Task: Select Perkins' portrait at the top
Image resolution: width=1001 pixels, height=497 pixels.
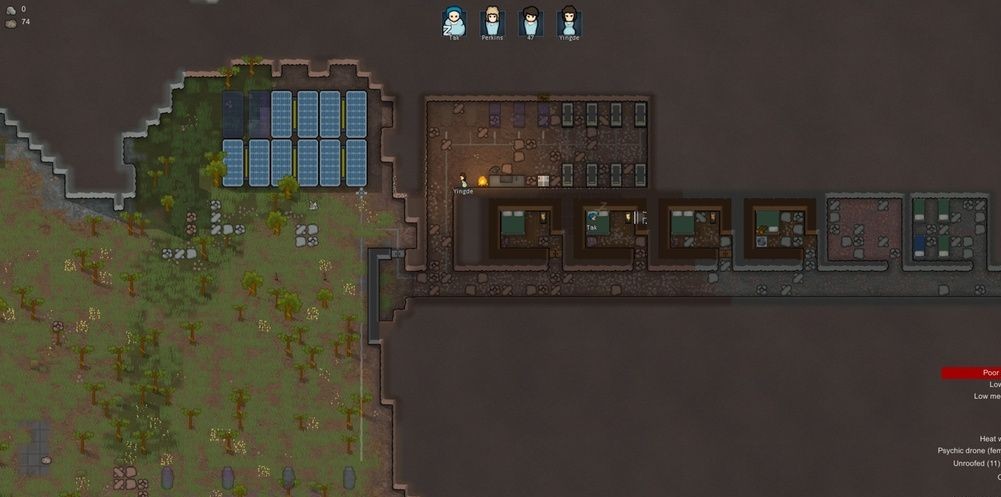Action: coord(491,21)
